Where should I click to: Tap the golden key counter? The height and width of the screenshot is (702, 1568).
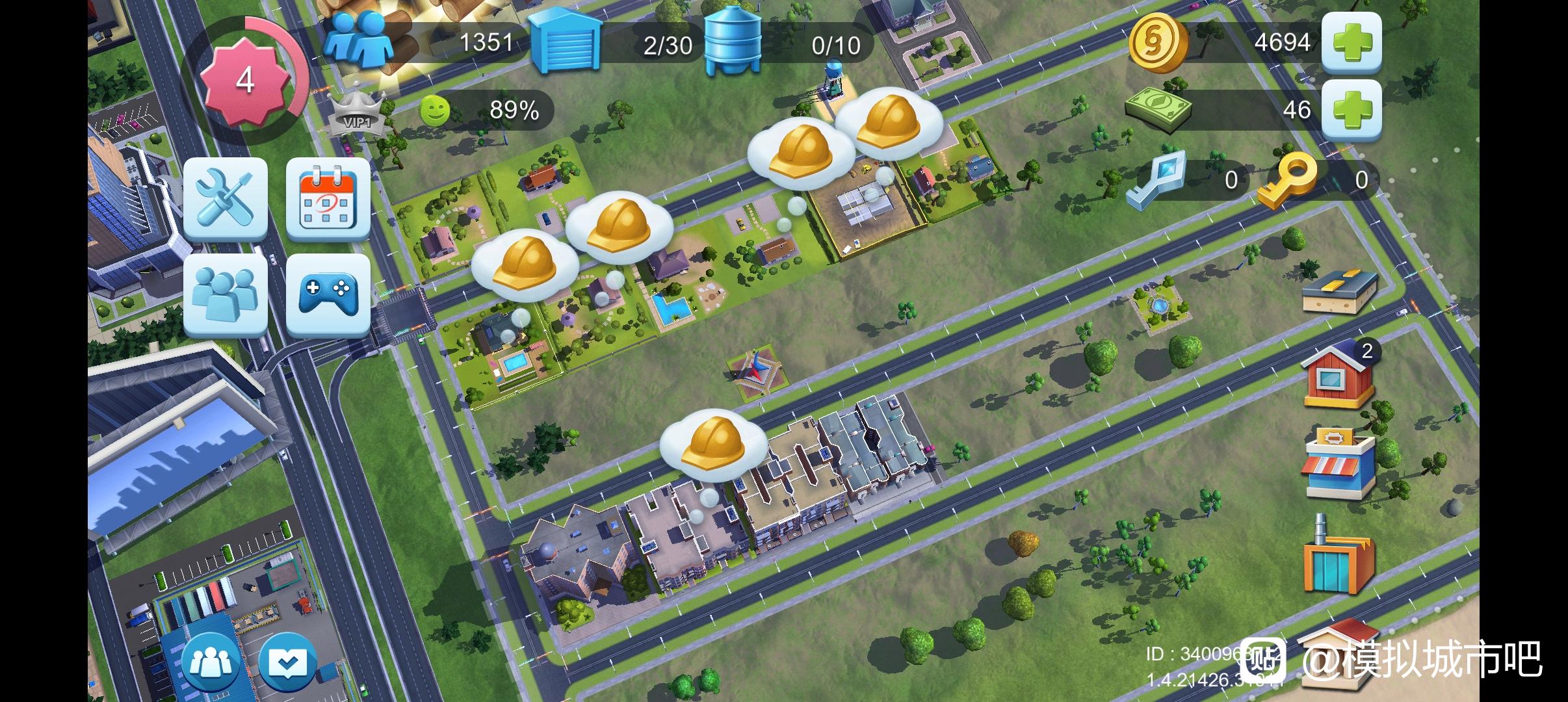(x=1286, y=179)
